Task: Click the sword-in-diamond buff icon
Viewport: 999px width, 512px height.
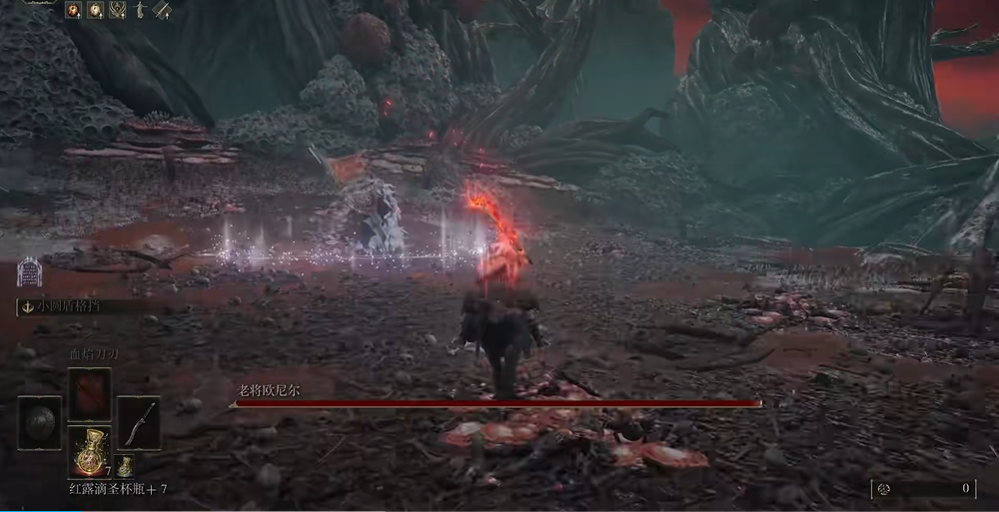Action: (161, 10)
